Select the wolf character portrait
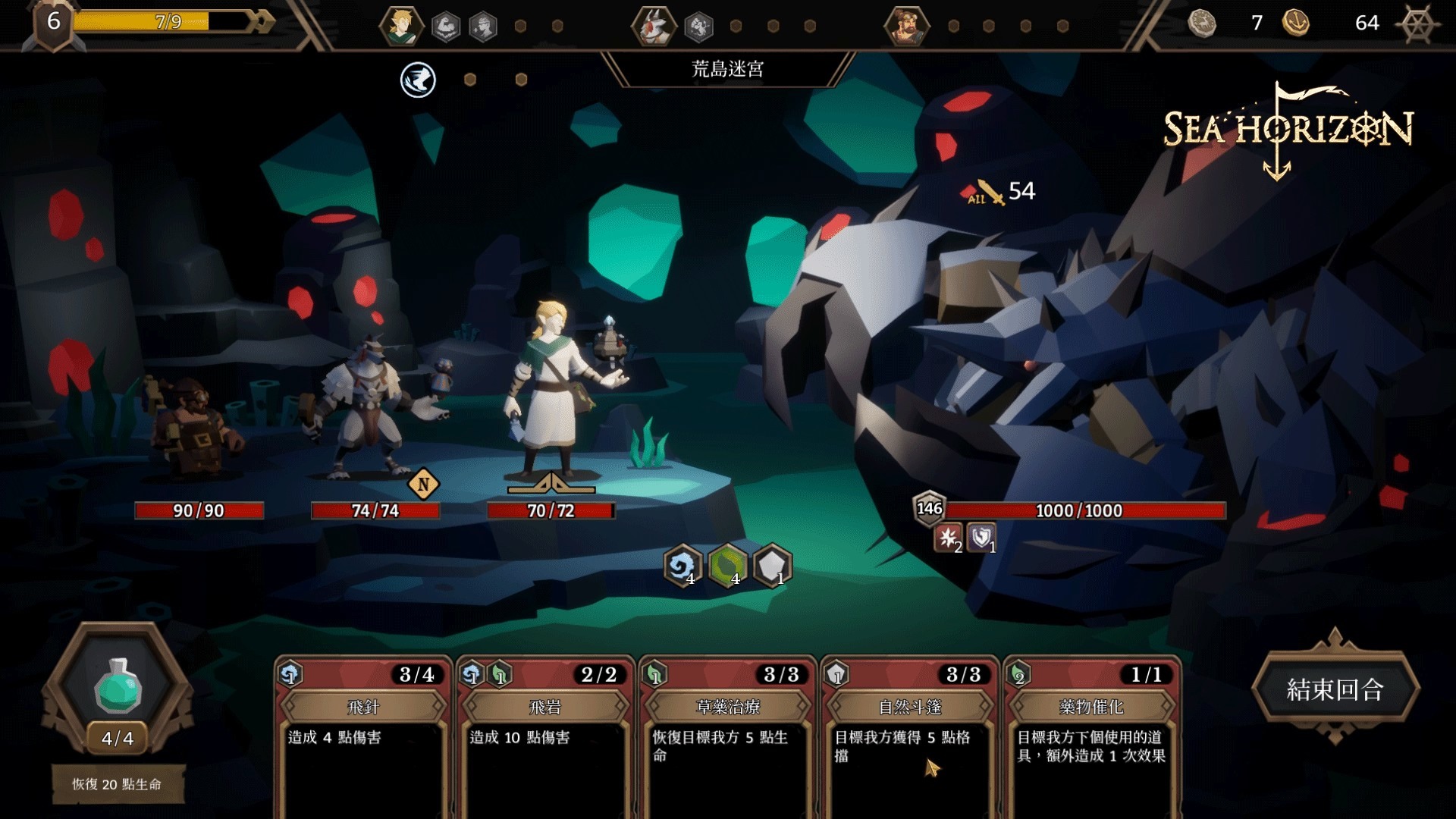1456x819 pixels. click(653, 26)
